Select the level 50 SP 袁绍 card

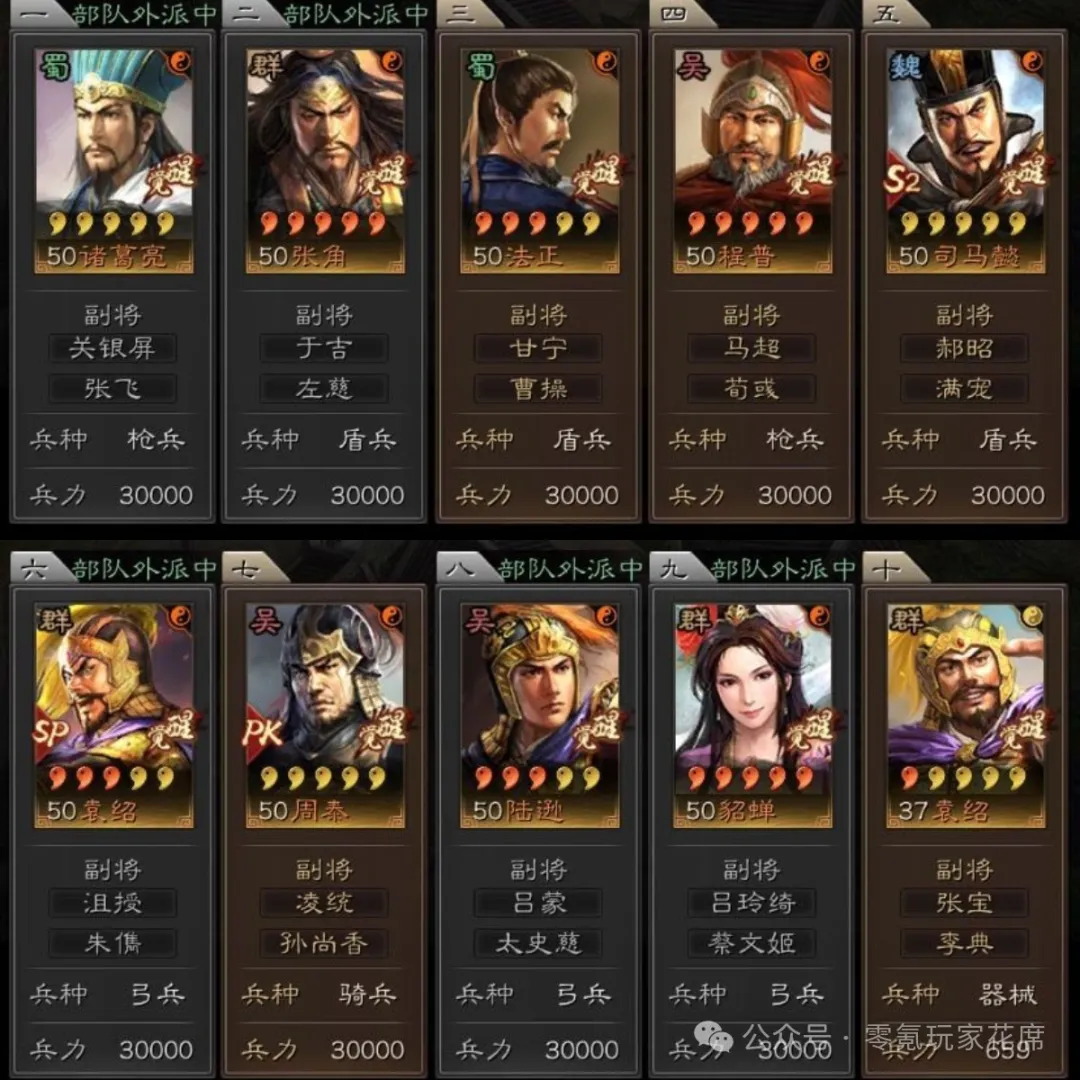pos(114,714)
